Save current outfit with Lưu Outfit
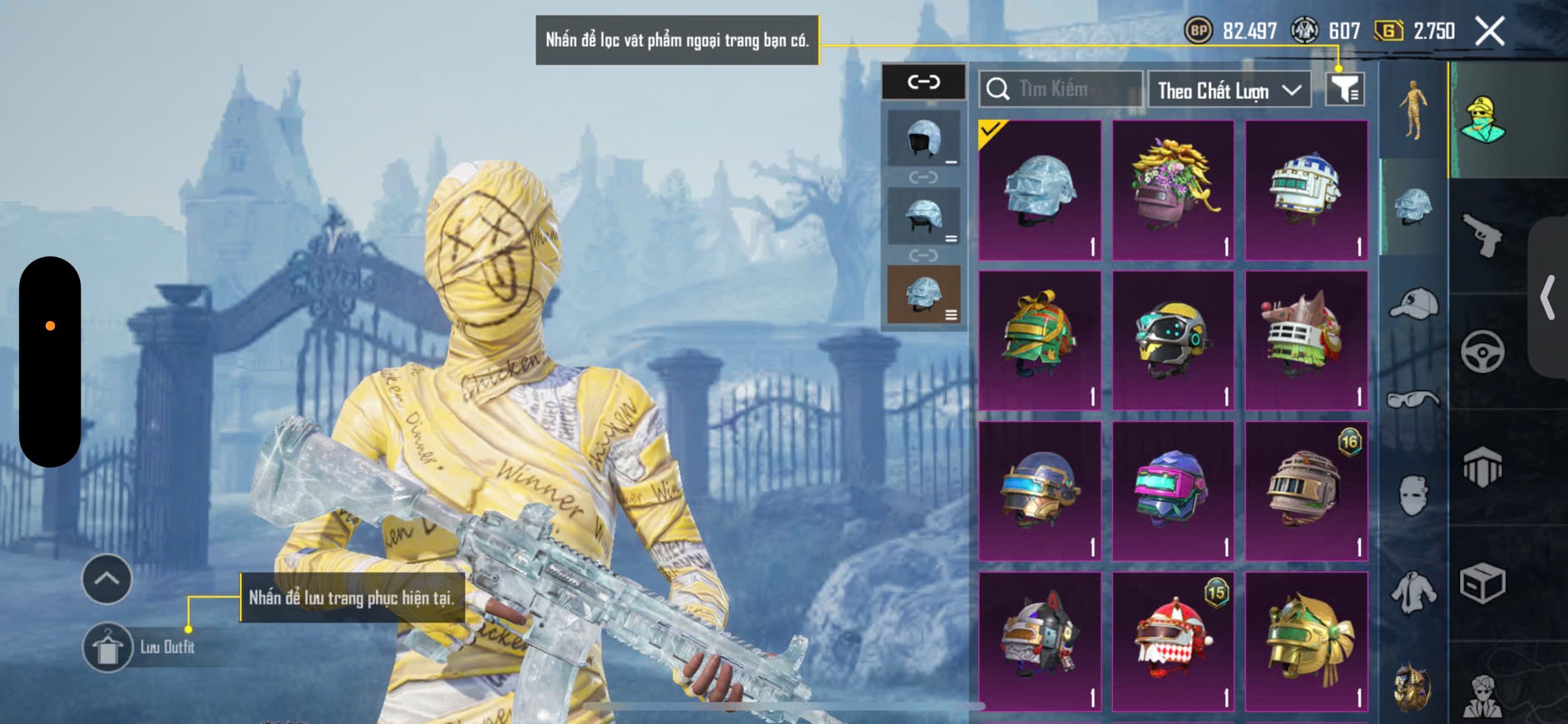This screenshot has height=724, width=1568. point(108,647)
